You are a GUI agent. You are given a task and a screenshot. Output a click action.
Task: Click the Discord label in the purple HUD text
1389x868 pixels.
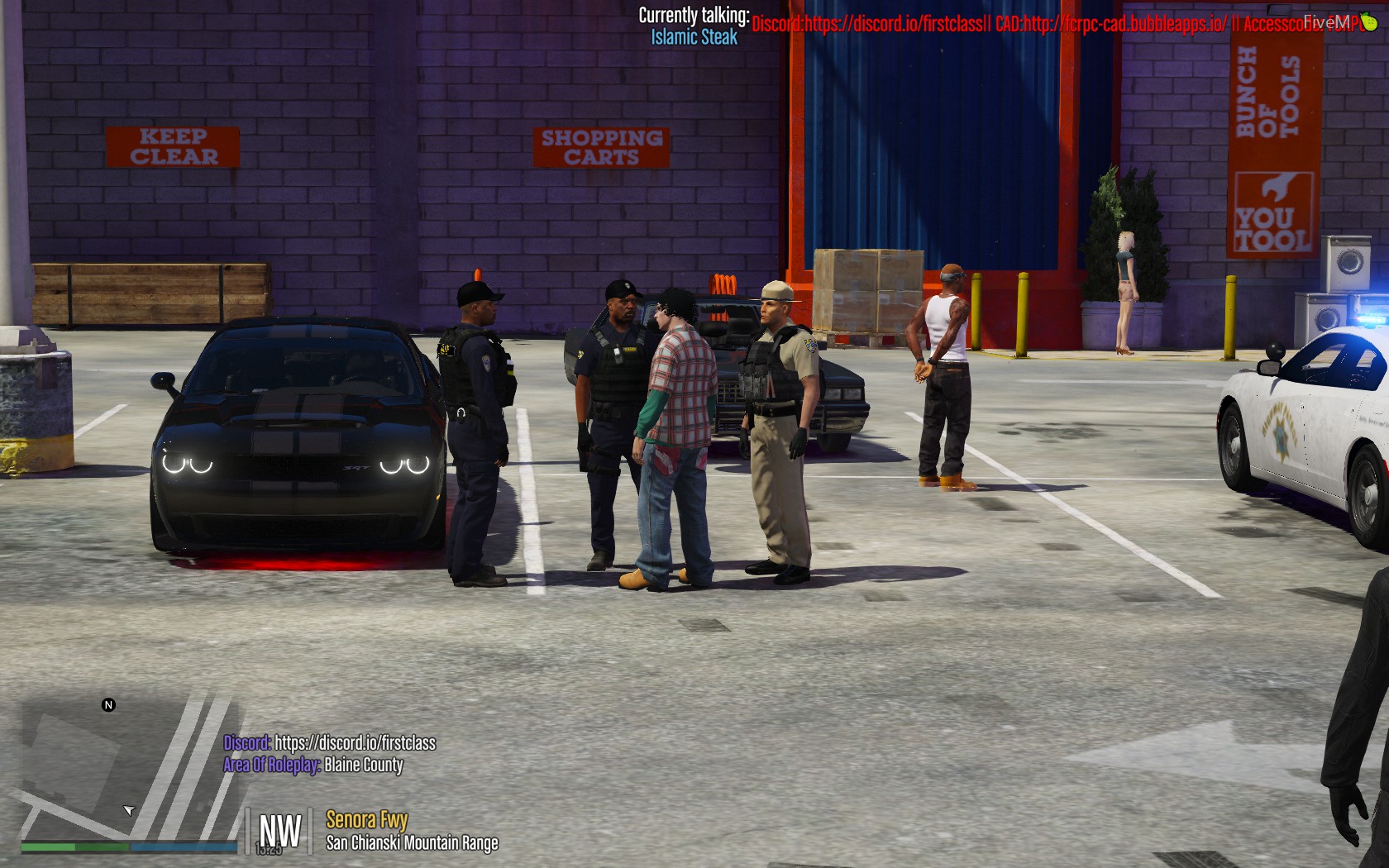click(x=245, y=743)
